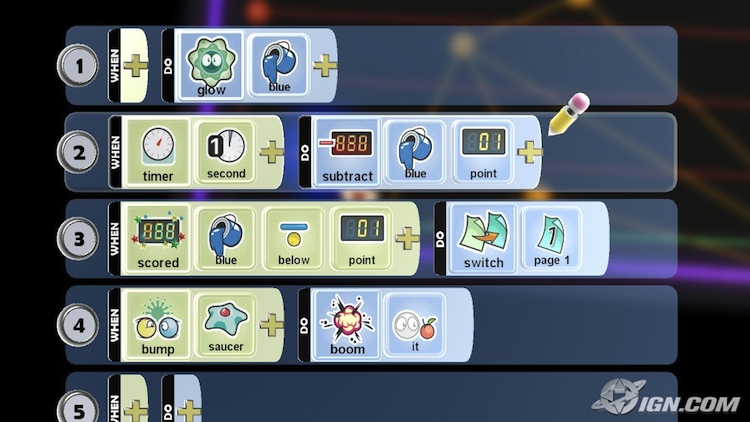Select the glow action tile
This screenshot has width=750, height=422.
pos(211,66)
